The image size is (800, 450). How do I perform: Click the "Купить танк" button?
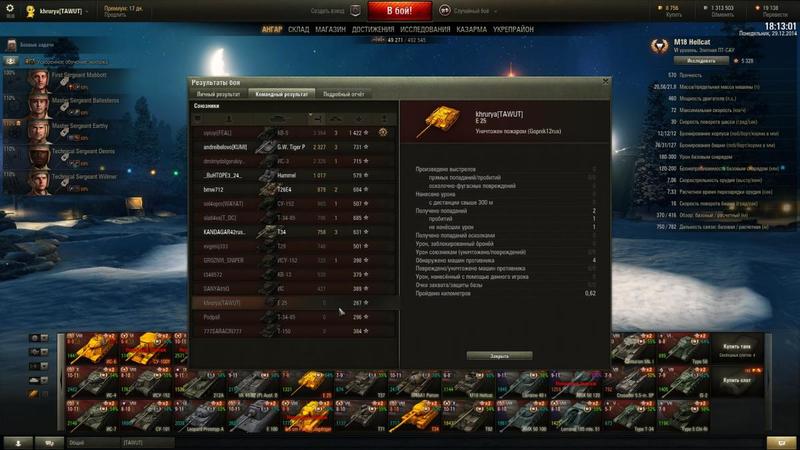tap(736, 346)
